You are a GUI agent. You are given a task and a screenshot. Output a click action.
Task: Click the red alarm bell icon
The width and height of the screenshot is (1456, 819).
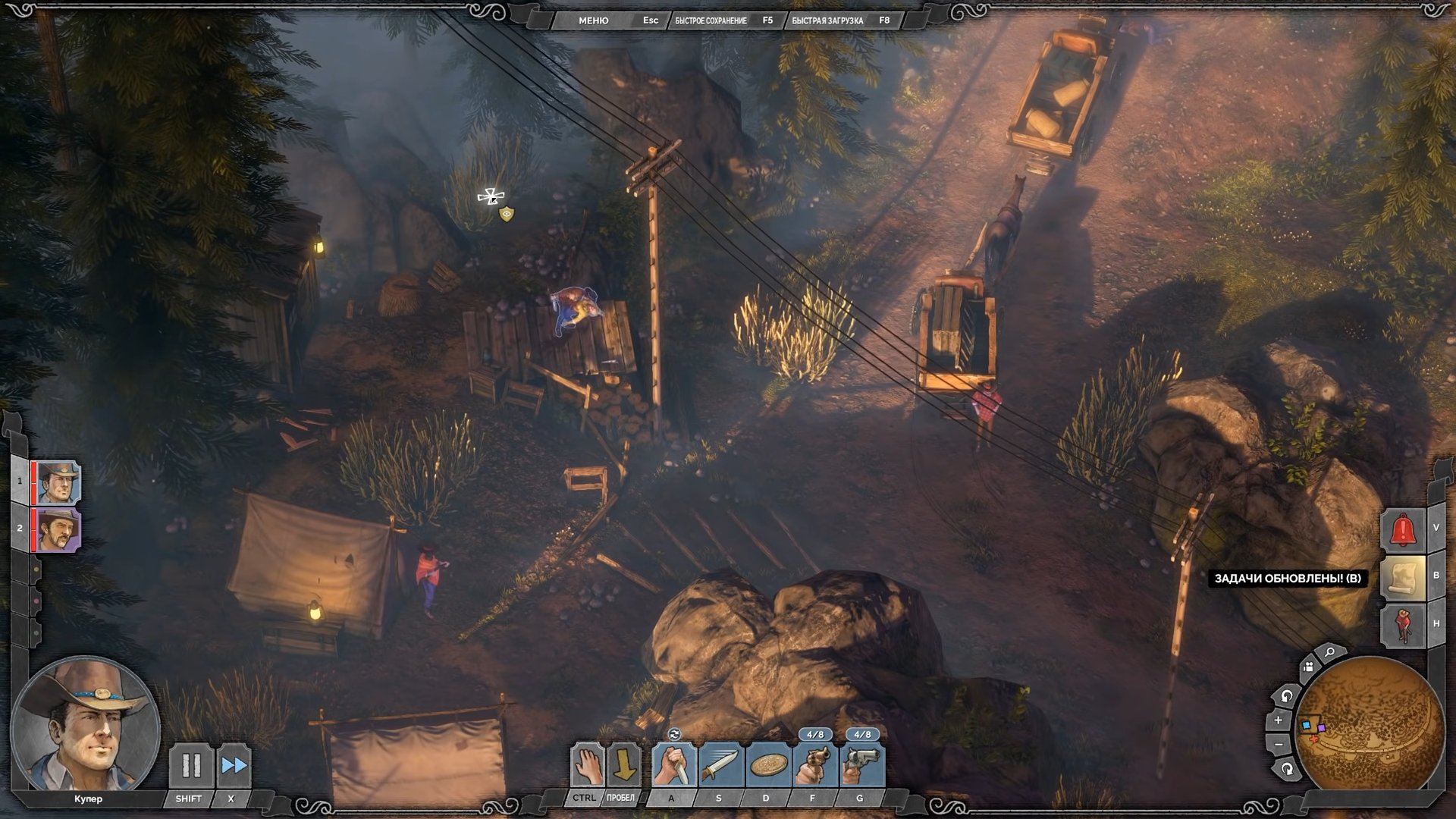(x=1403, y=530)
